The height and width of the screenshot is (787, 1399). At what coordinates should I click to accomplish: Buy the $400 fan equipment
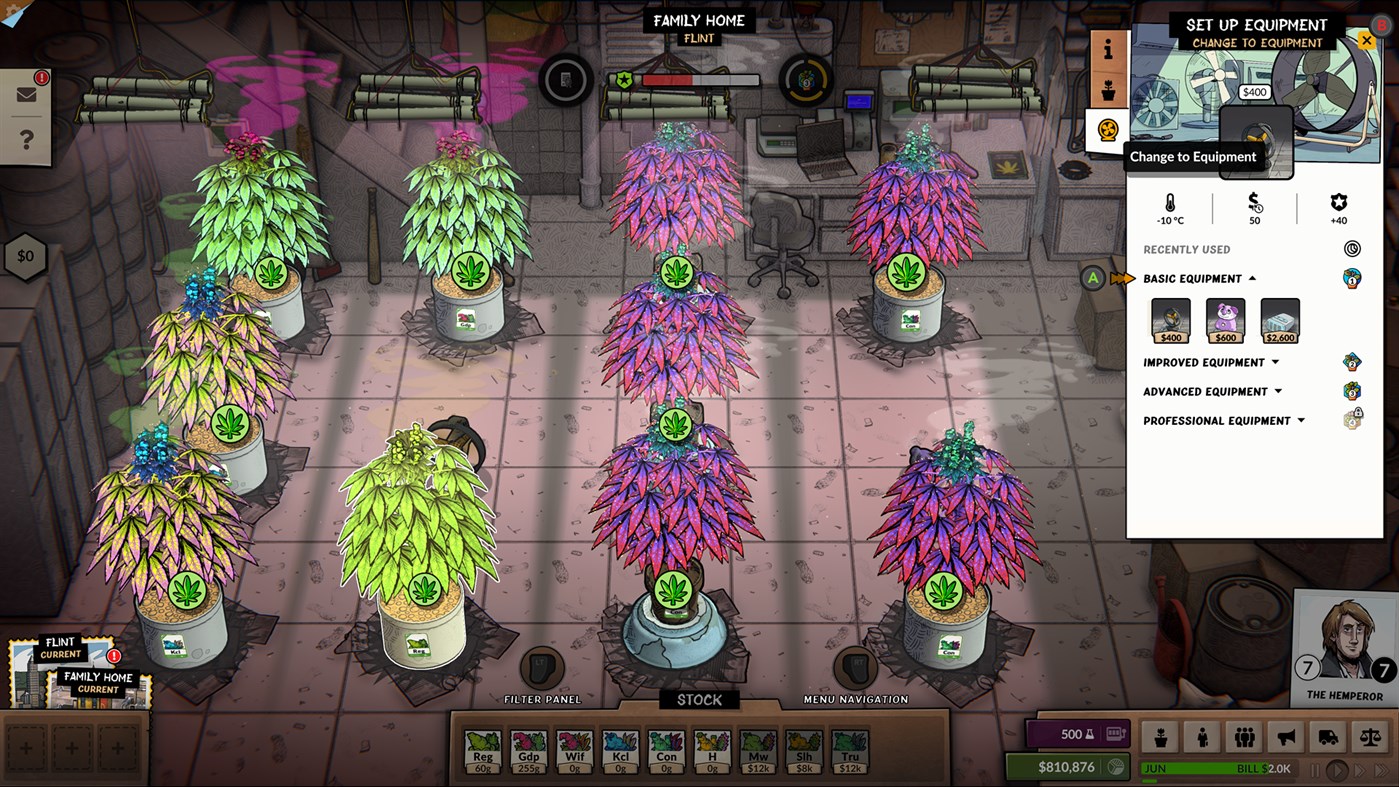click(x=1170, y=320)
